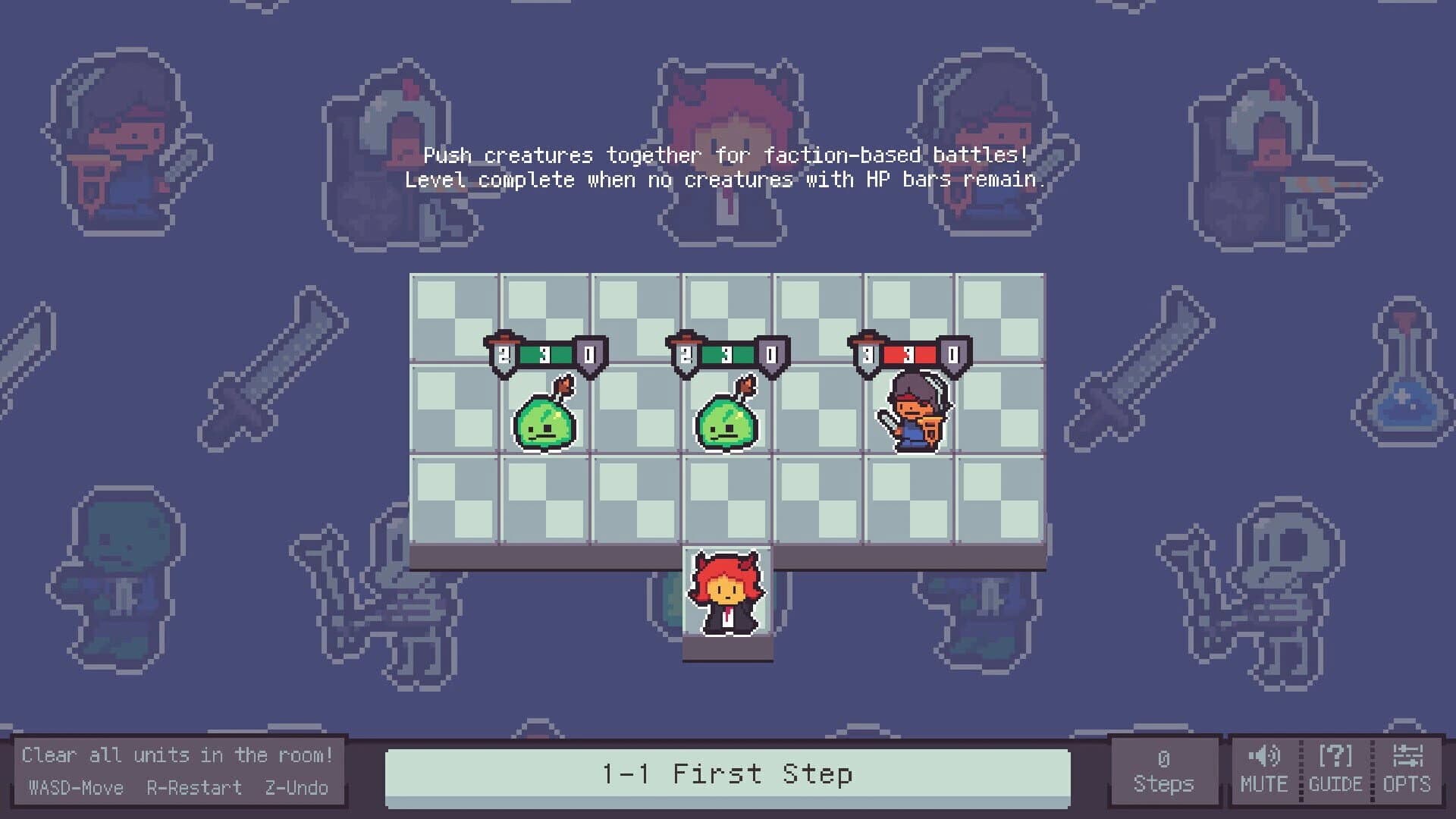Click the 1-1 First Step level title
This screenshot has width=1456, height=819.
pos(728,774)
